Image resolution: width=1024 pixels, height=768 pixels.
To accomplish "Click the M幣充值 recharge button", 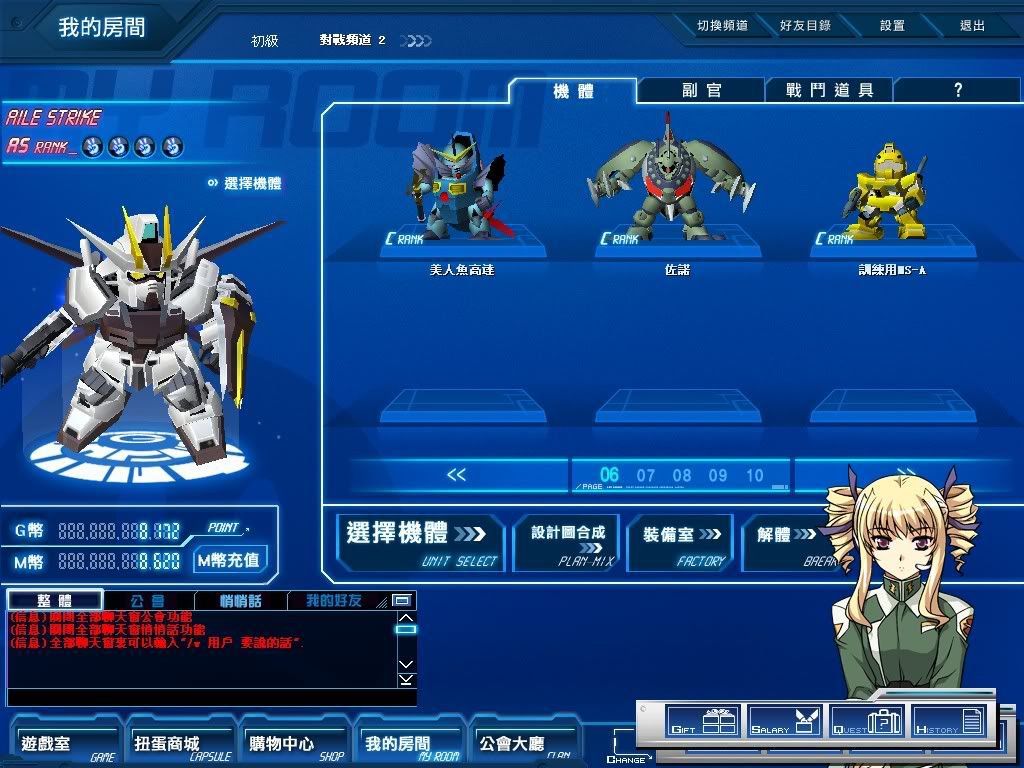I will coord(229,560).
